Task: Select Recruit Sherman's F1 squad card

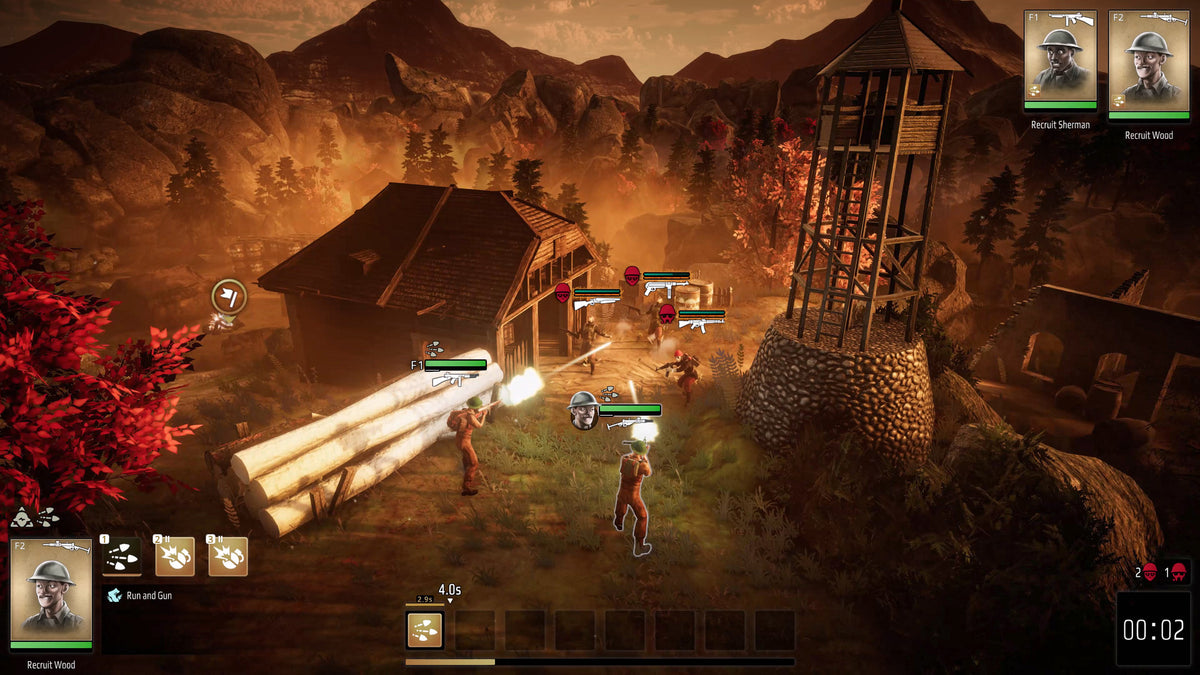Action: (x=1060, y=60)
